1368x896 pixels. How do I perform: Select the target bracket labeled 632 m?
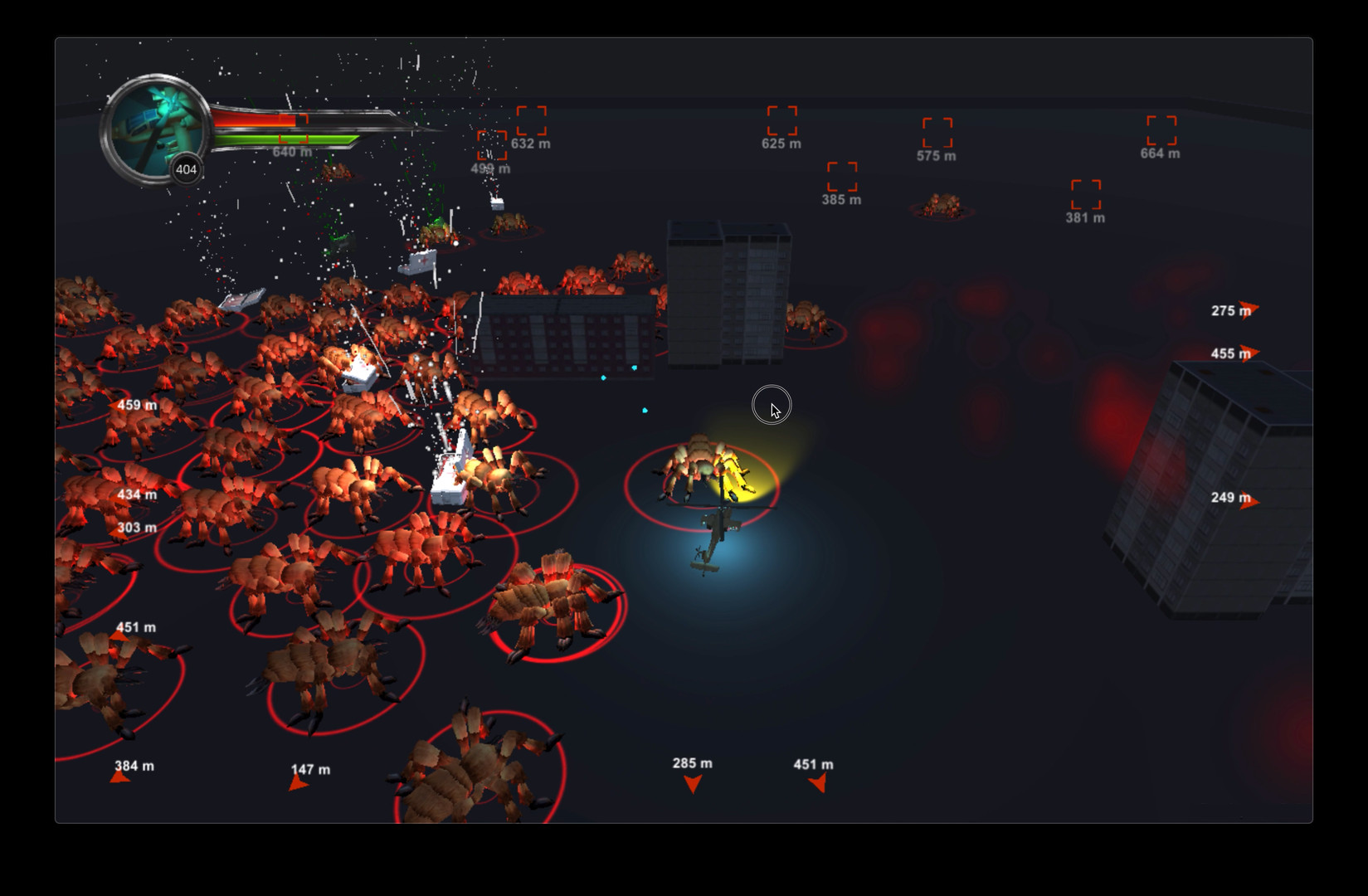(x=532, y=120)
